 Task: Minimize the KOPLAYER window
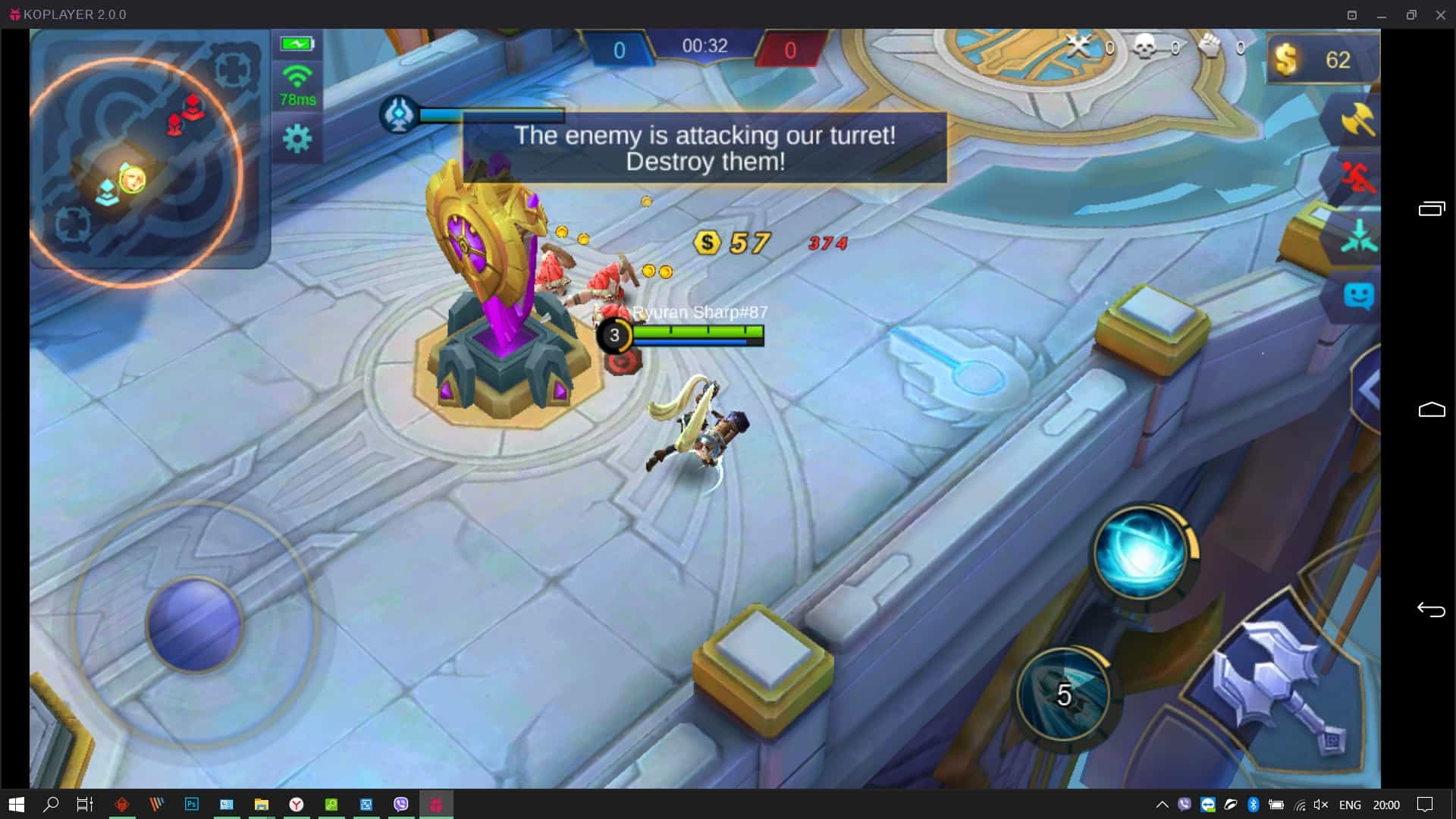pyautogui.click(x=1382, y=14)
